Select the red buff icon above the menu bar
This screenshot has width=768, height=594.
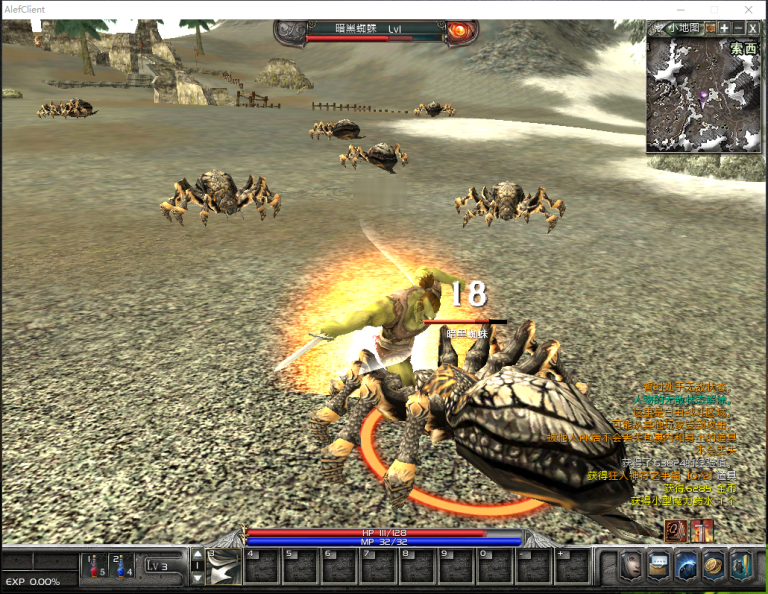click(x=677, y=530)
